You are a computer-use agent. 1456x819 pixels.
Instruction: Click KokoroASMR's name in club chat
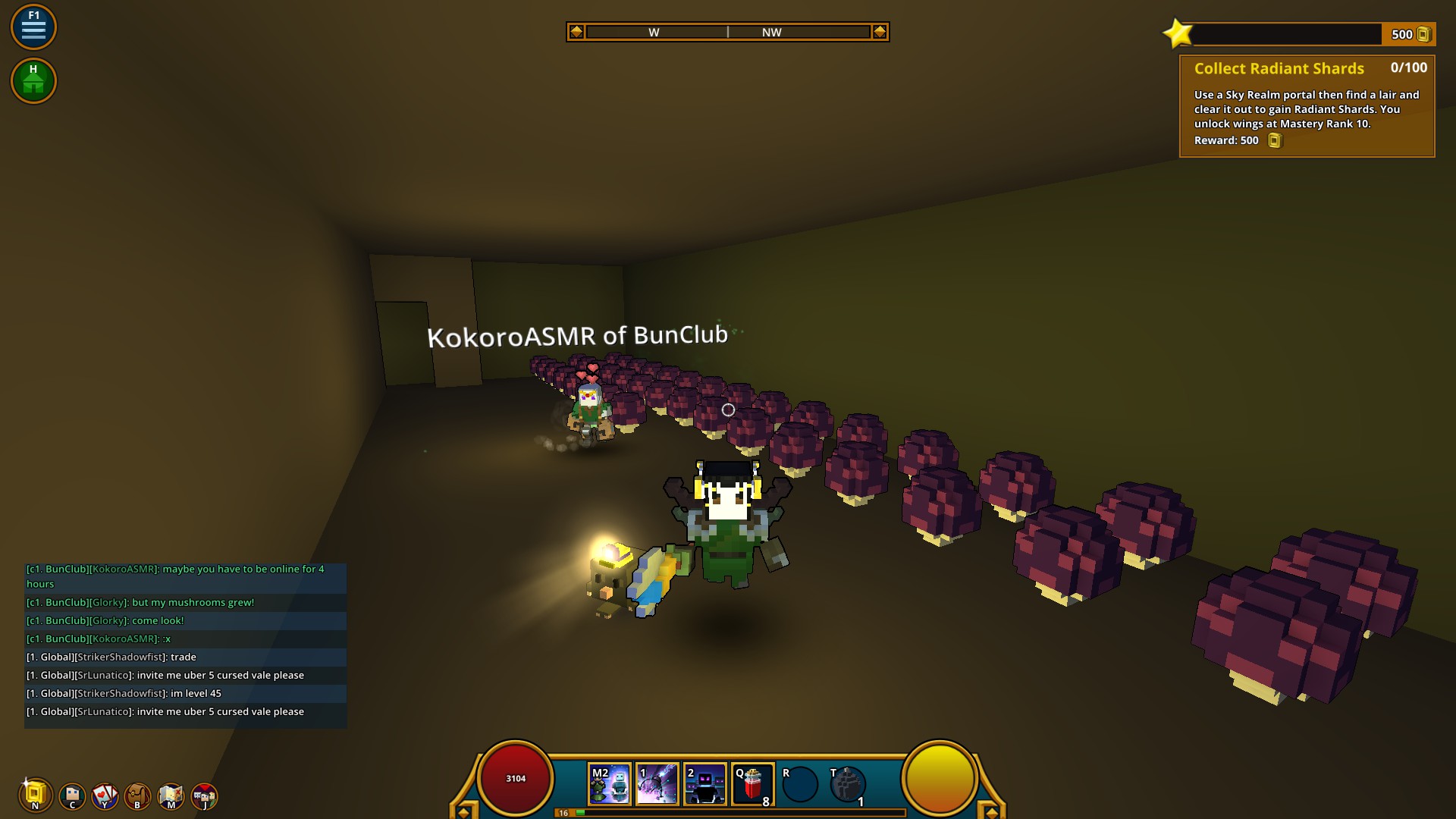(x=124, y=569)
